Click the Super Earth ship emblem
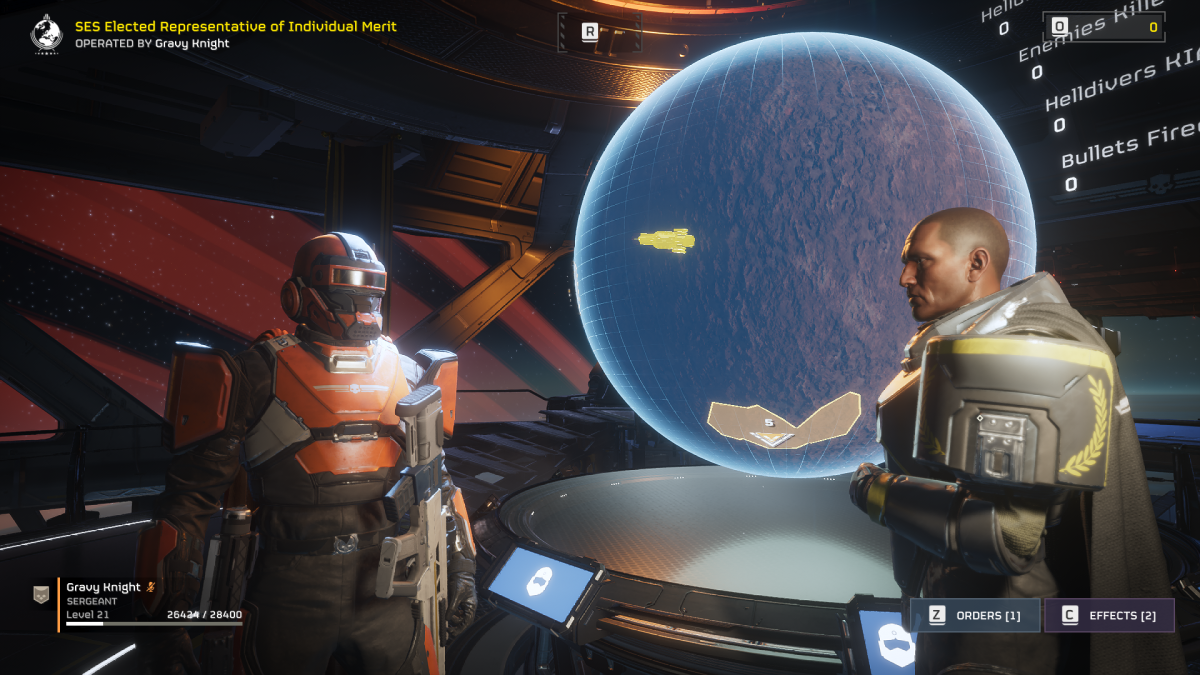The height and width of the screenshot is (675, 1200). click(47, 32)
